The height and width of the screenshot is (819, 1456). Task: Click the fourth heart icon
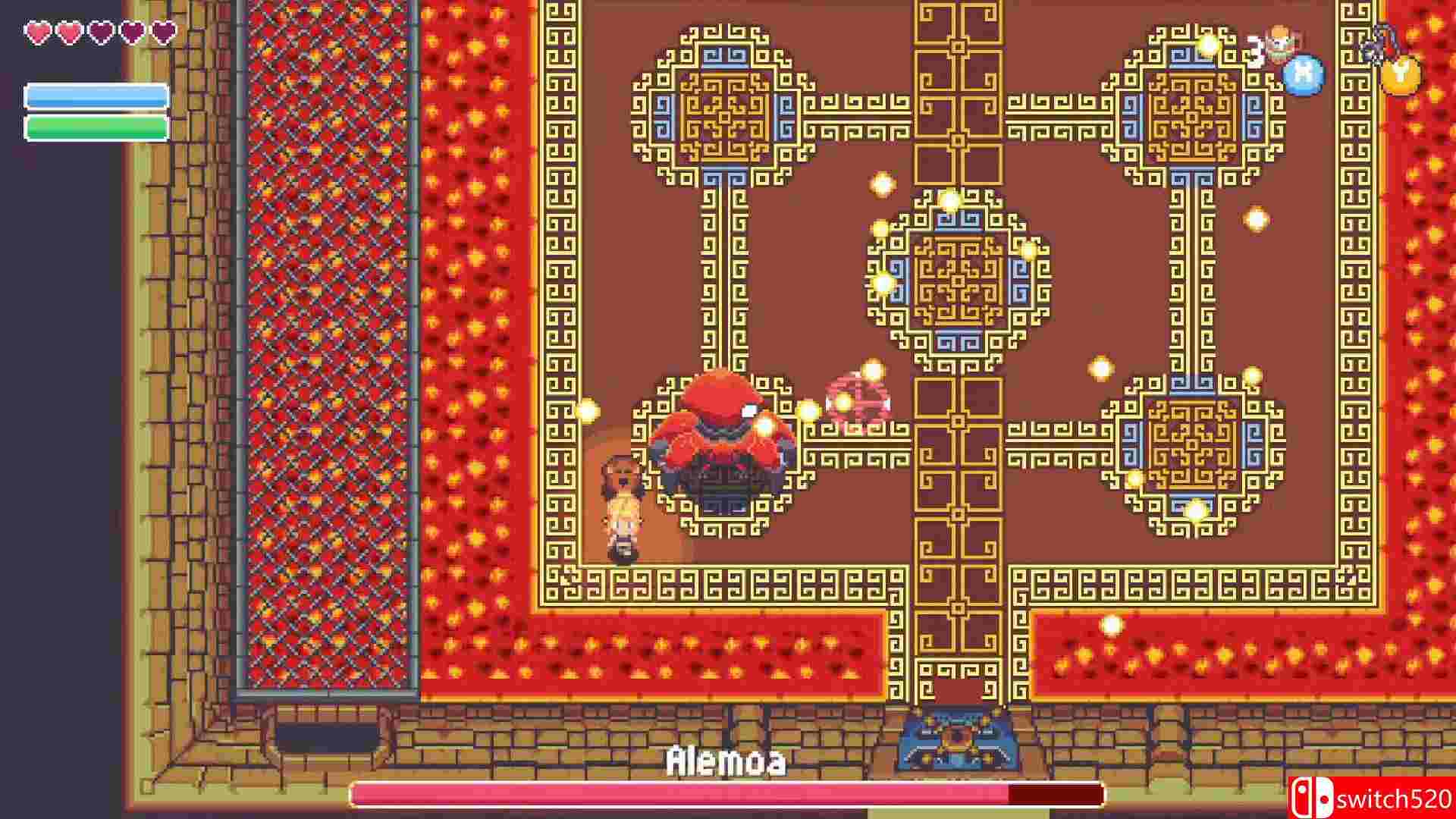[x=133, y=31]
